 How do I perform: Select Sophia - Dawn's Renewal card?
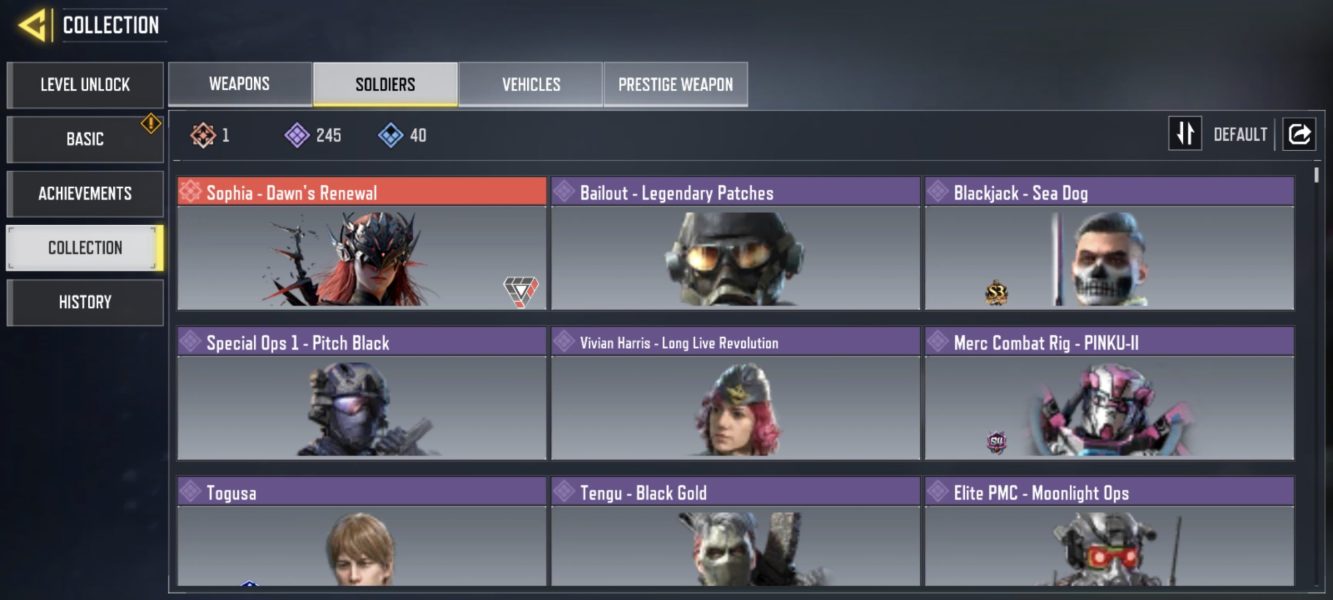[x=362, y=244]
